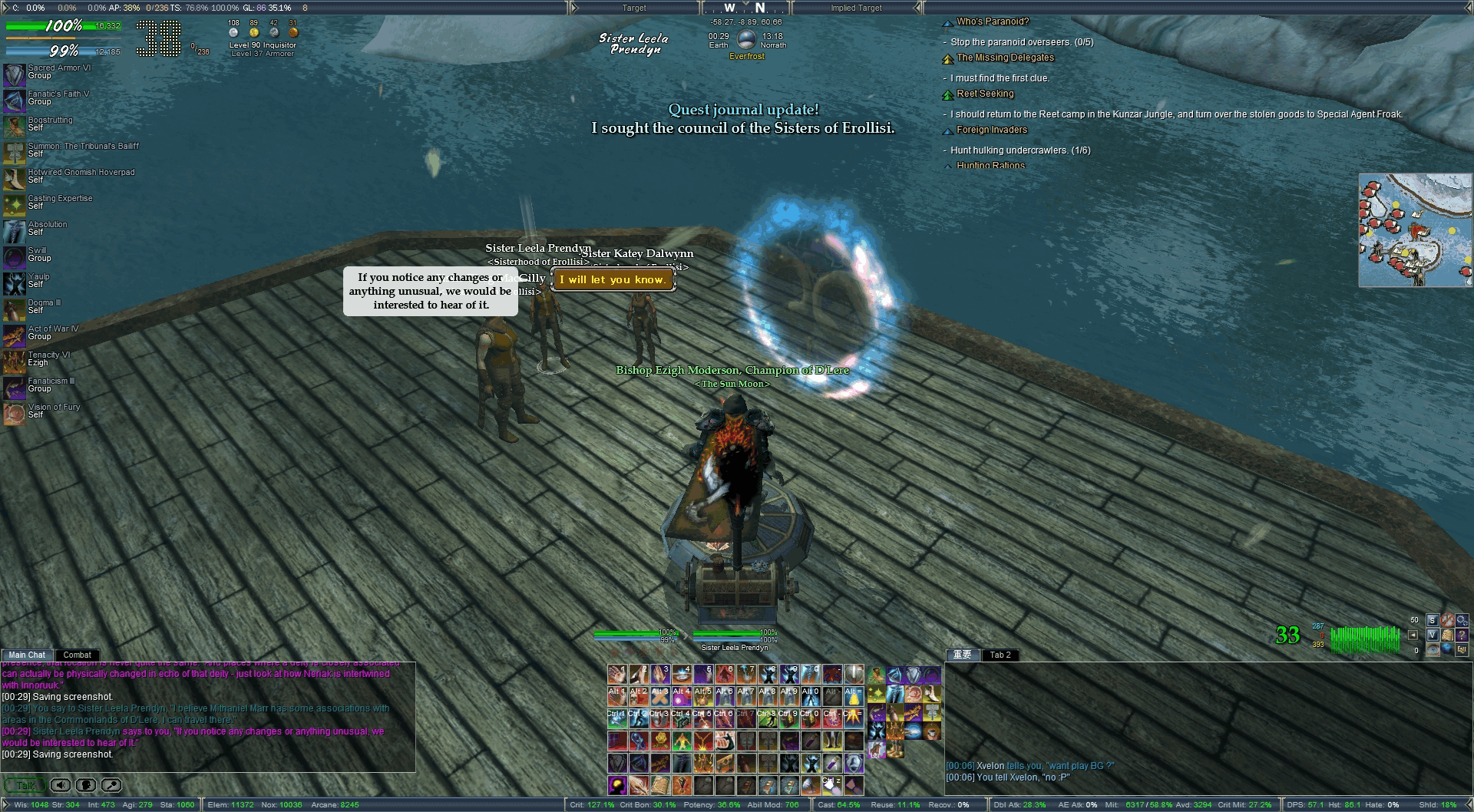Activate the hotbar ability bound to 1

(617, 674)
